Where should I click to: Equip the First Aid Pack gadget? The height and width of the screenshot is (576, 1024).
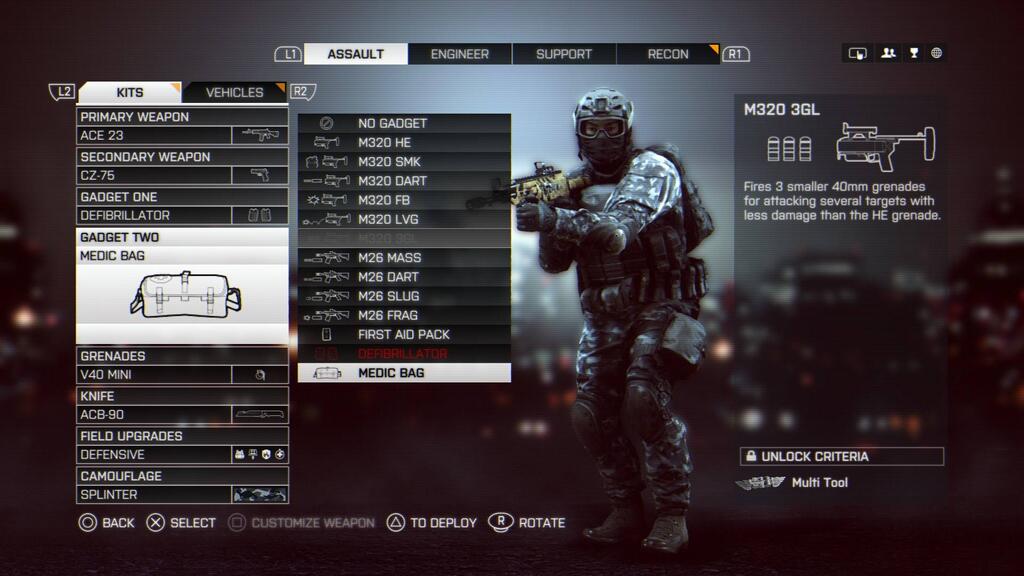tap(404, 334)
